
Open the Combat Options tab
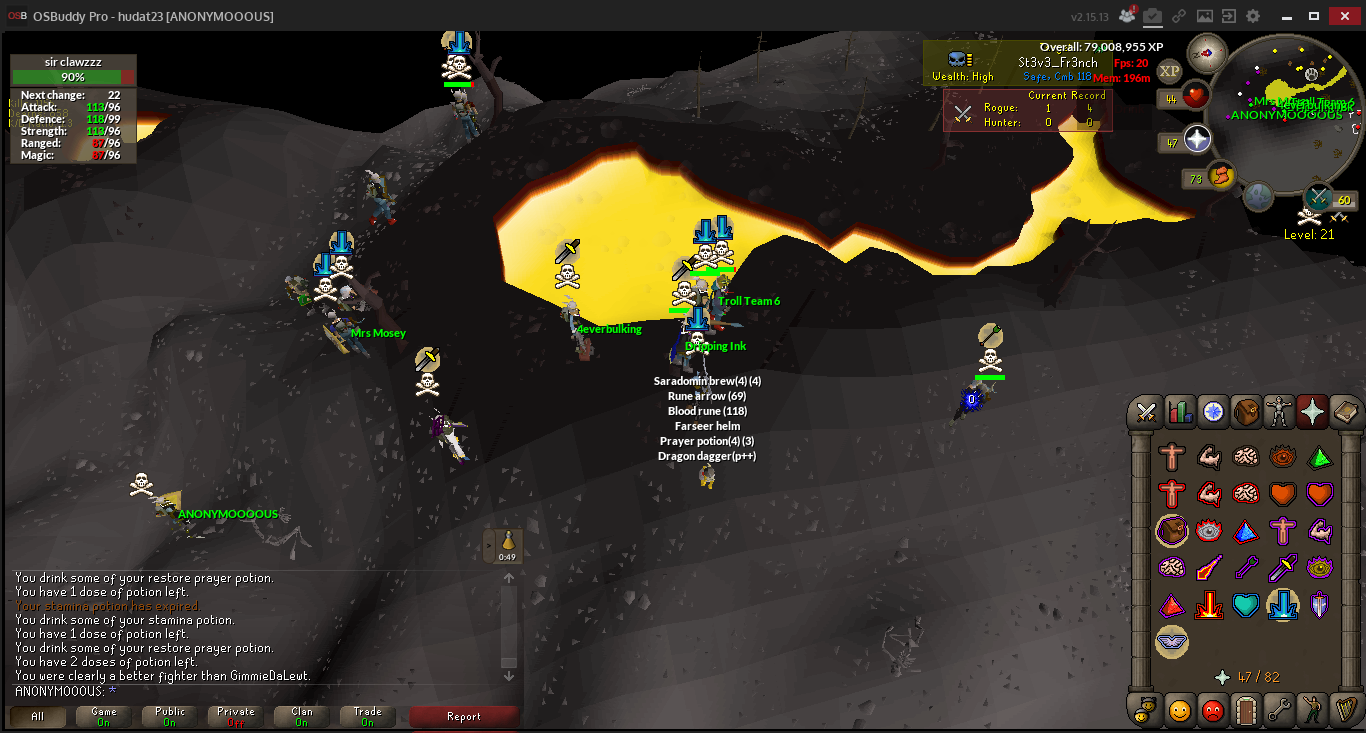(x=1146, y=412)
